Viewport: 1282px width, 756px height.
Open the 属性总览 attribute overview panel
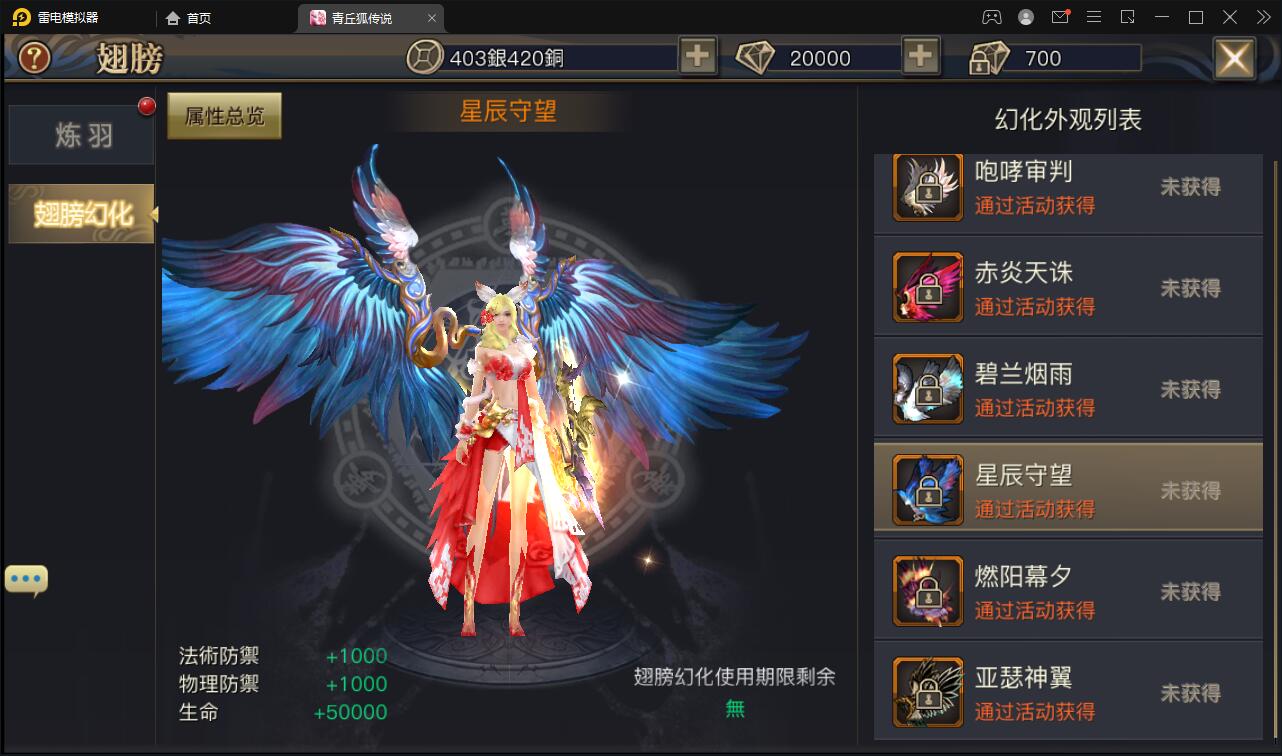pos(223,115)
